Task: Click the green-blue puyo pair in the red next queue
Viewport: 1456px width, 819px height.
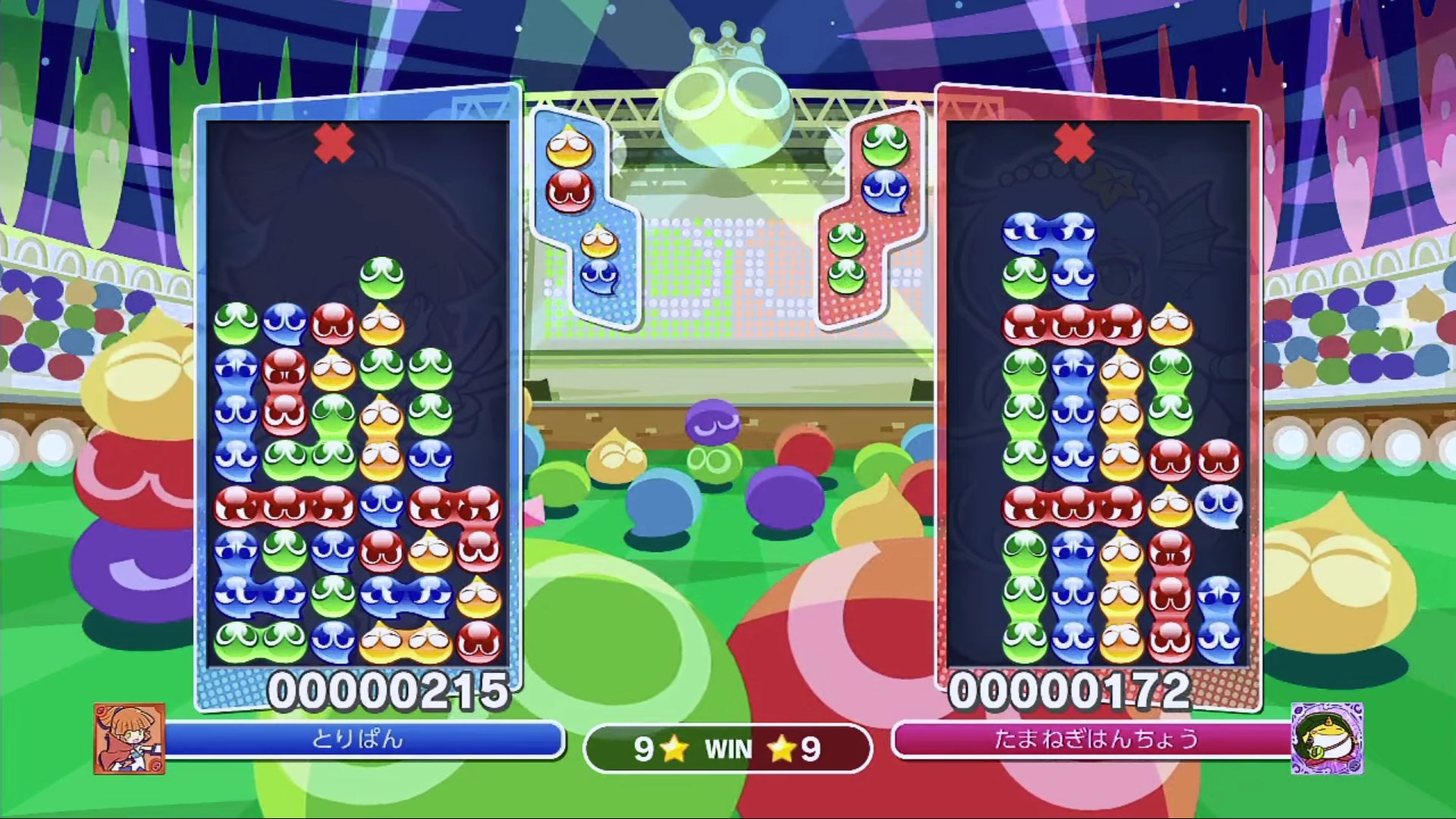Action: (x=884, y=168)
